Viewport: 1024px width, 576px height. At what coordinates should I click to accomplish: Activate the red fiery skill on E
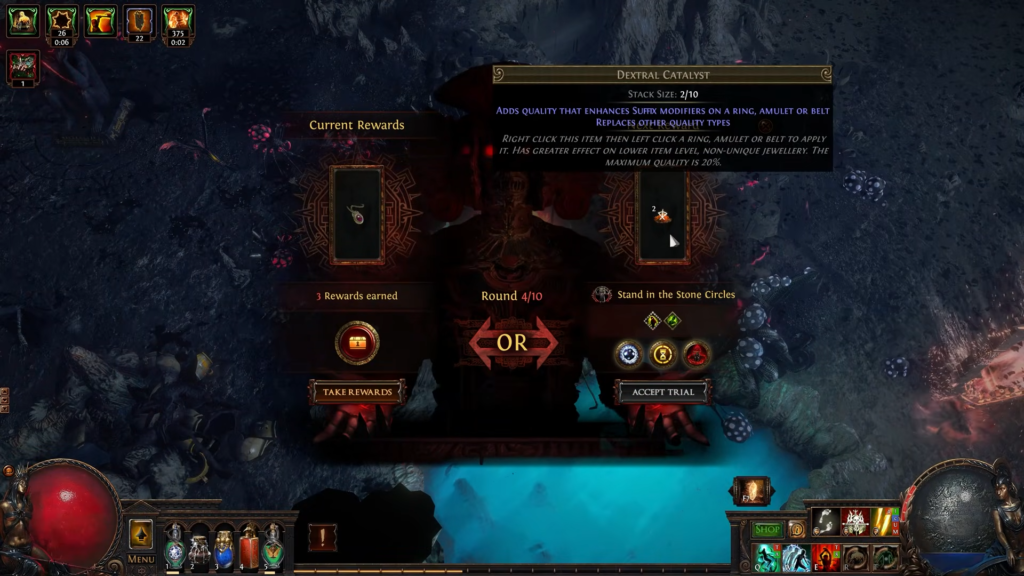826,557
